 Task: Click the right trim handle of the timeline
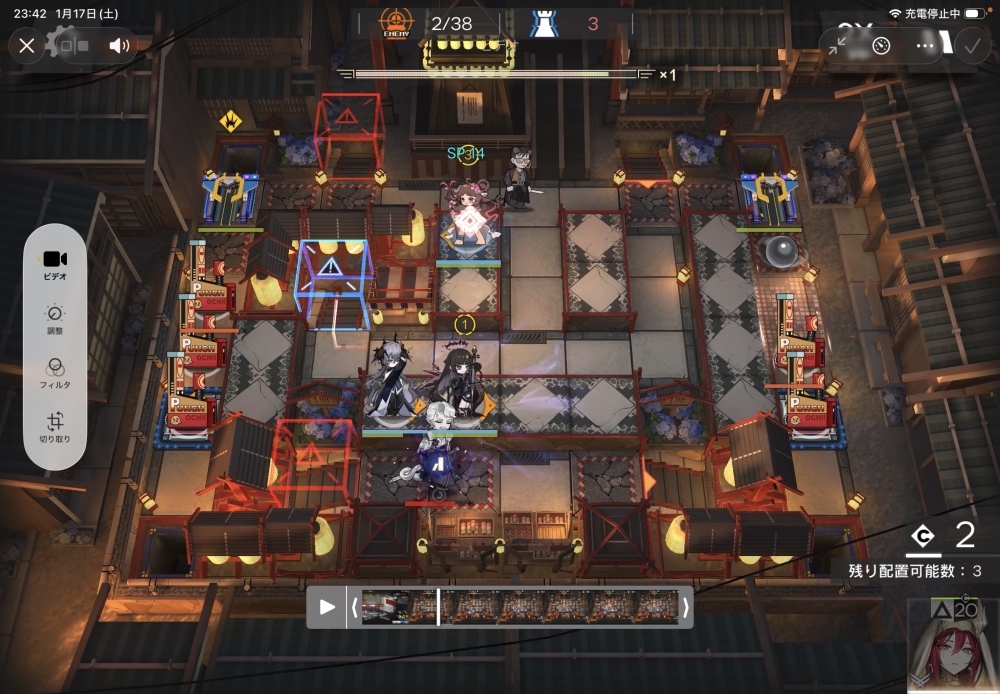coord(686,607)
